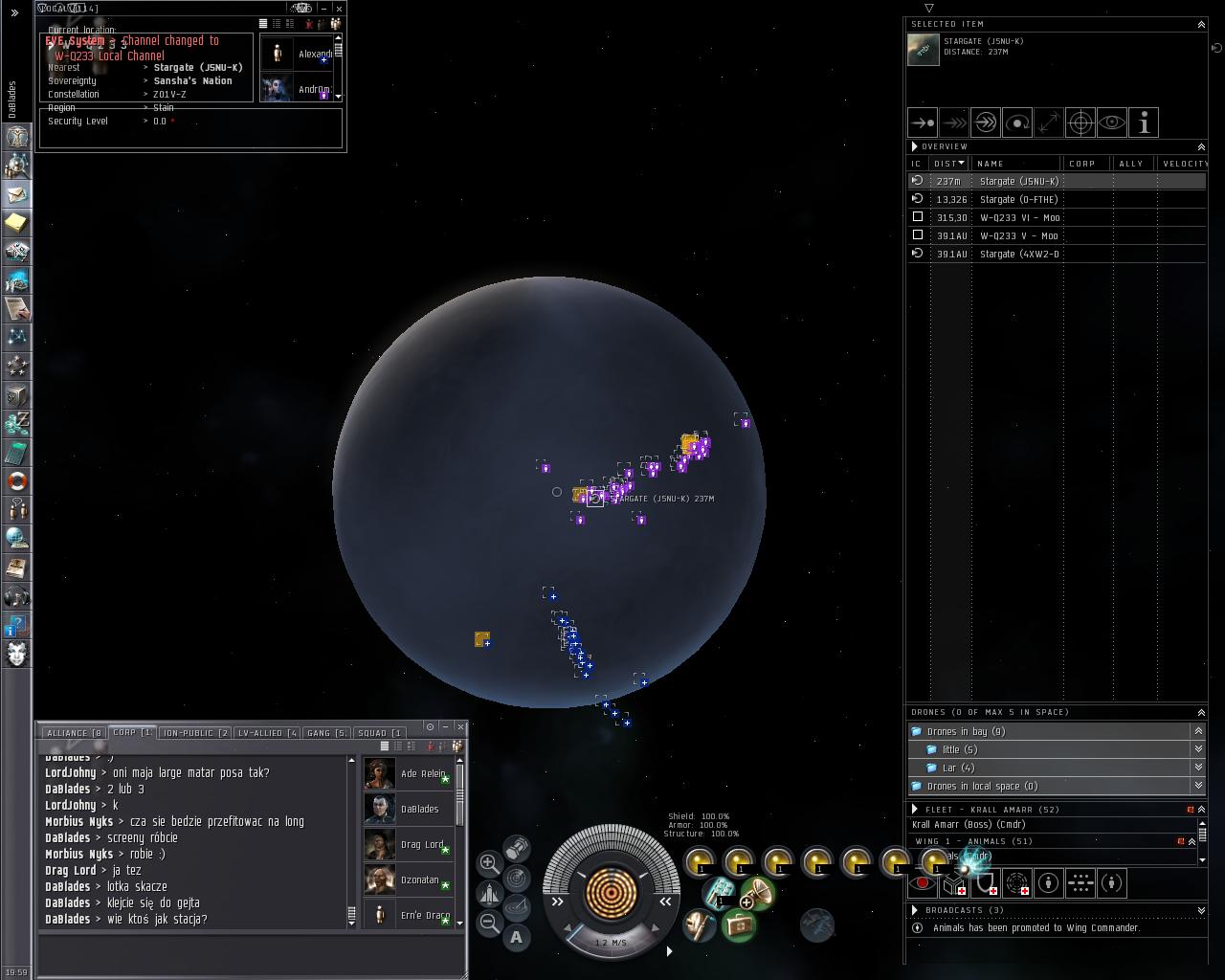Open the Gang chat tab
Image resolution: width=1225 pixels, height=980 pixels.
click(x=325, y=733)
